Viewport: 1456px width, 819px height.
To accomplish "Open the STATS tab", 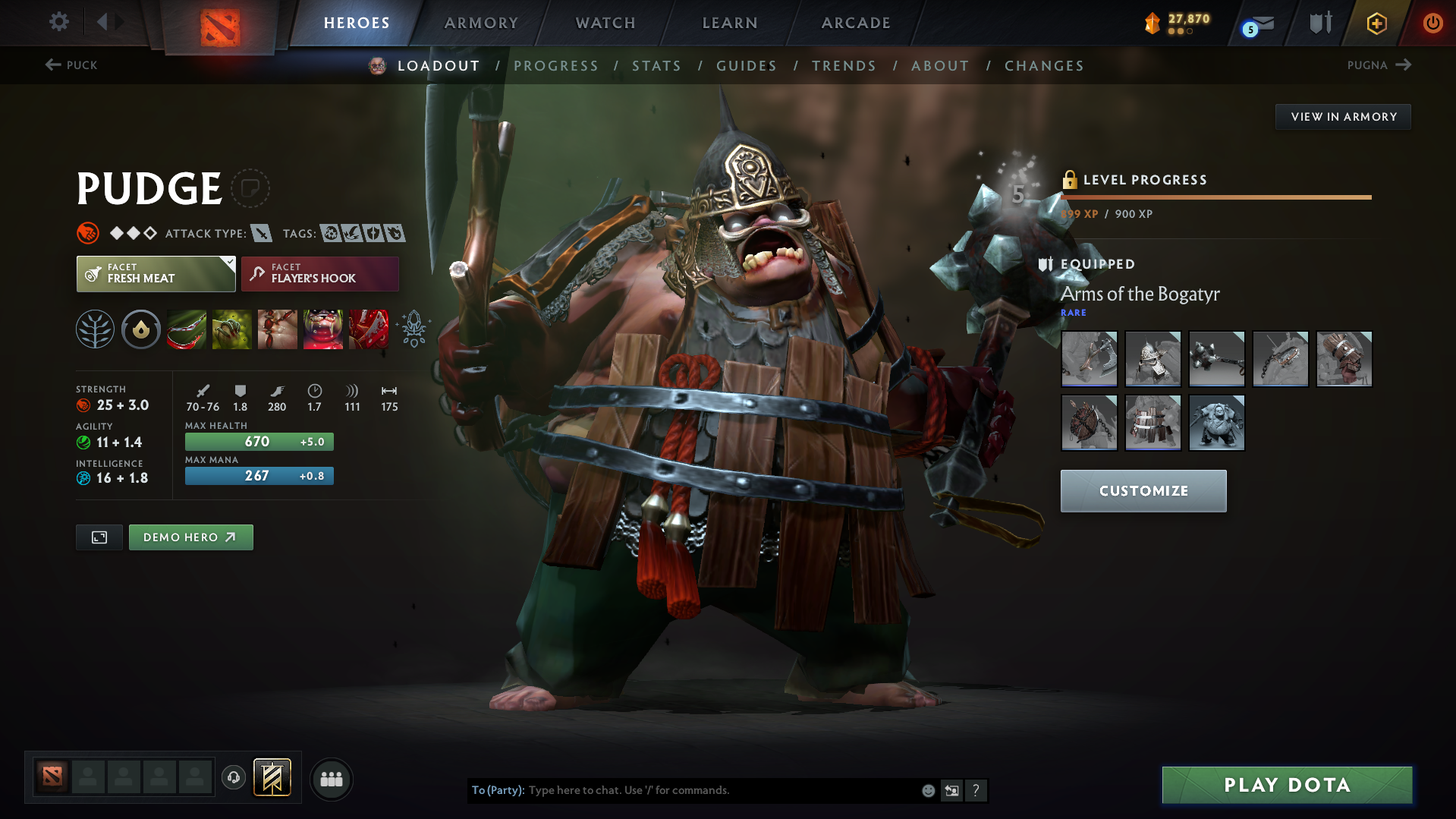I will click(x=656, y=66).
